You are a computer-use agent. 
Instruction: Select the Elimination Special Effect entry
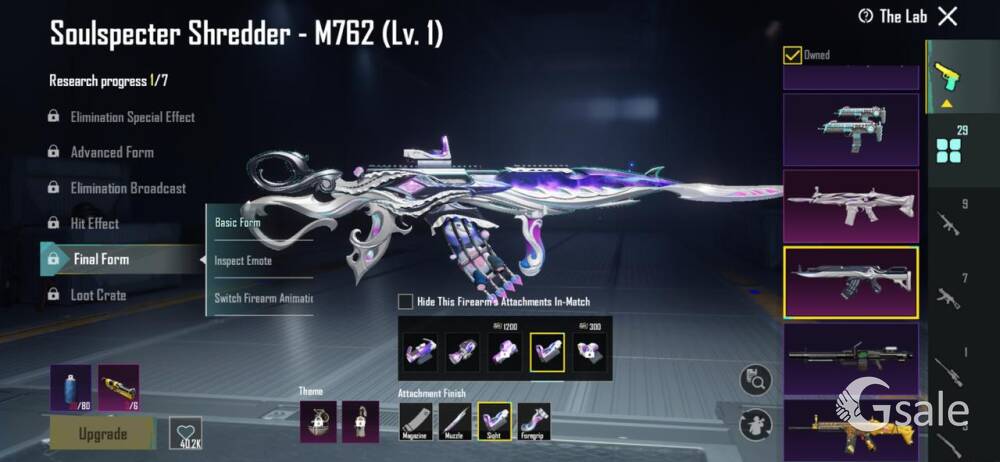click(x=132, y=117)
